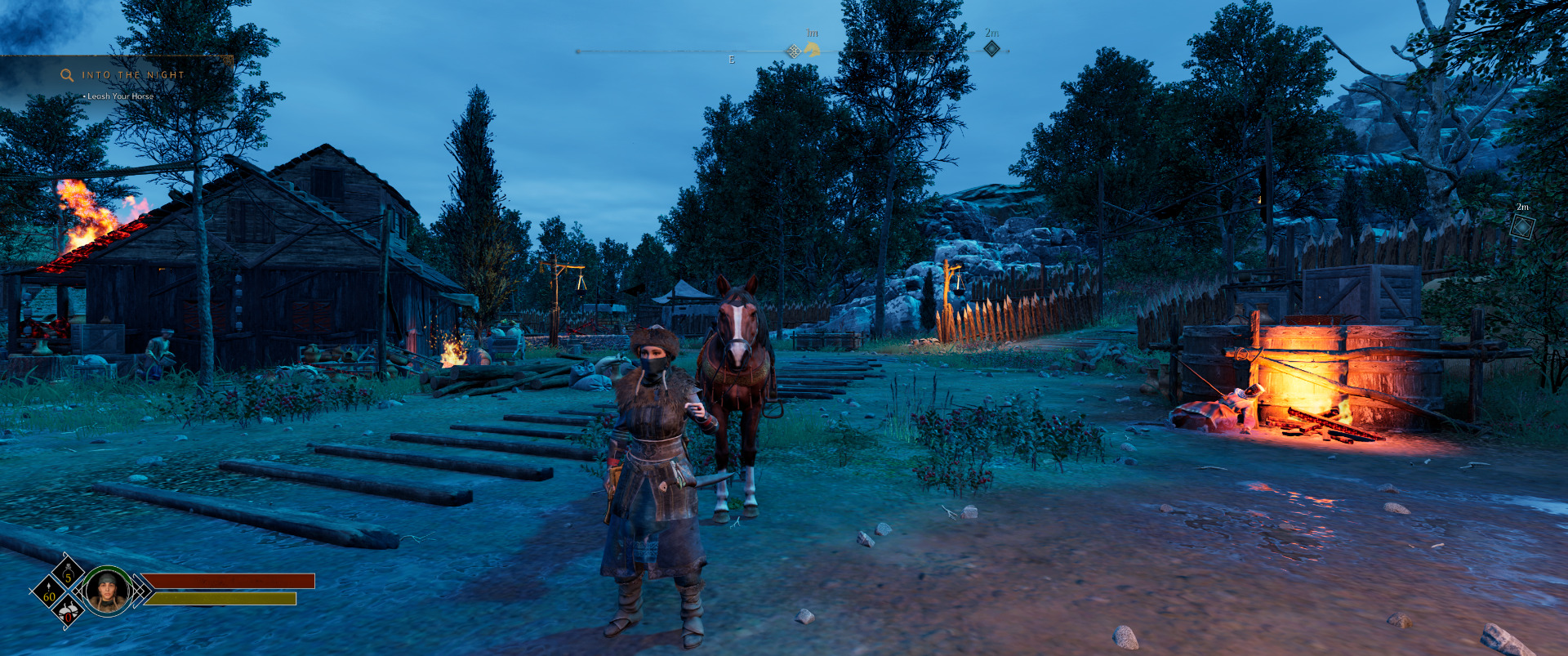Select the Leash Your Horse objective
The image size is (1568, 656).
click(x=120, y=96)
